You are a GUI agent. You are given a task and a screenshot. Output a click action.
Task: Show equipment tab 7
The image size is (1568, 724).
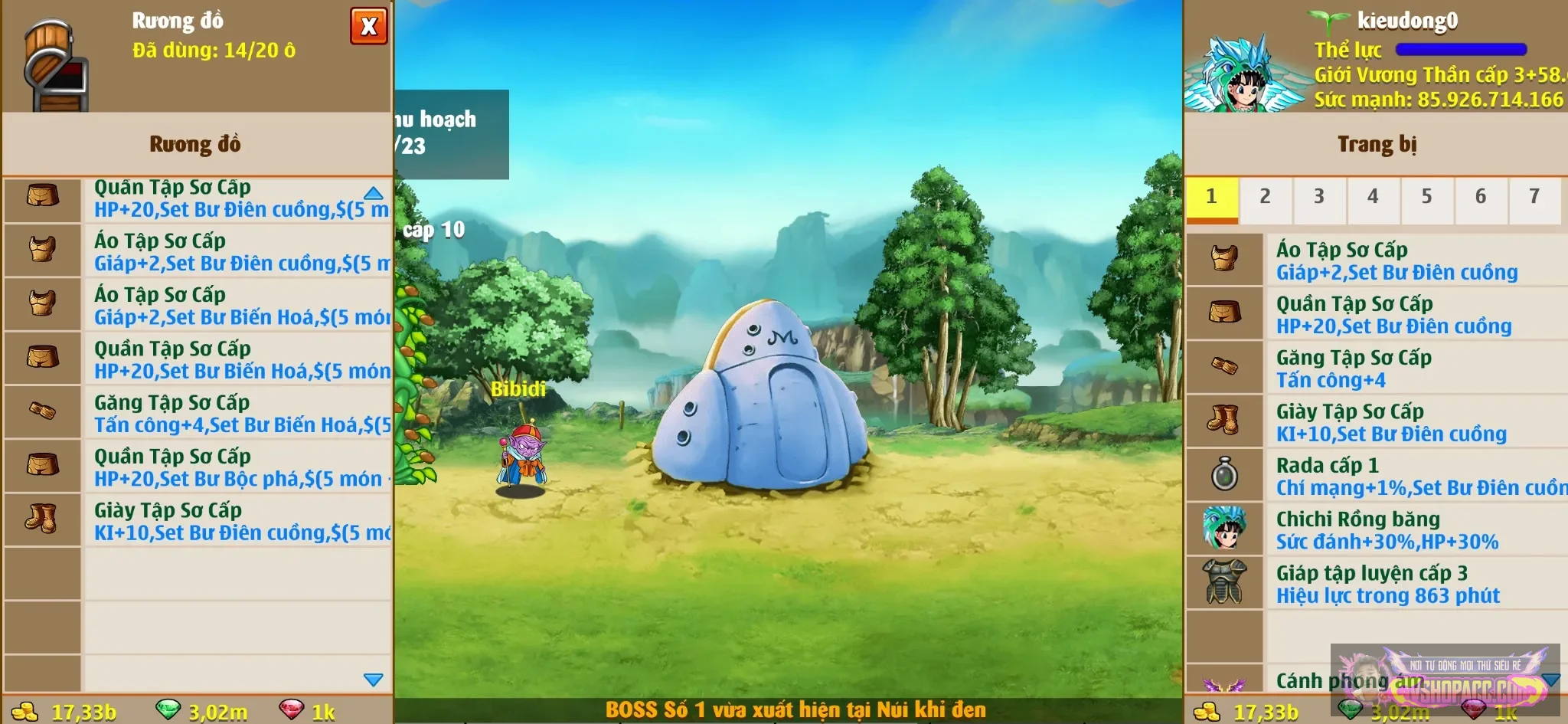[x=1534, y=198]
